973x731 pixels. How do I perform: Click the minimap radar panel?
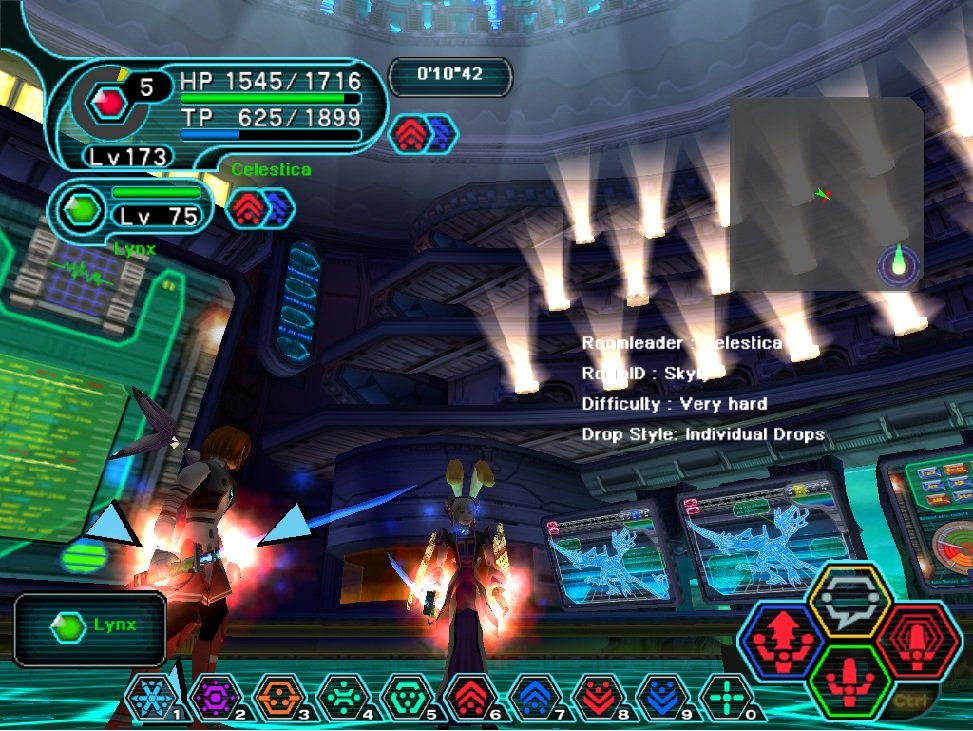point(826,193)
